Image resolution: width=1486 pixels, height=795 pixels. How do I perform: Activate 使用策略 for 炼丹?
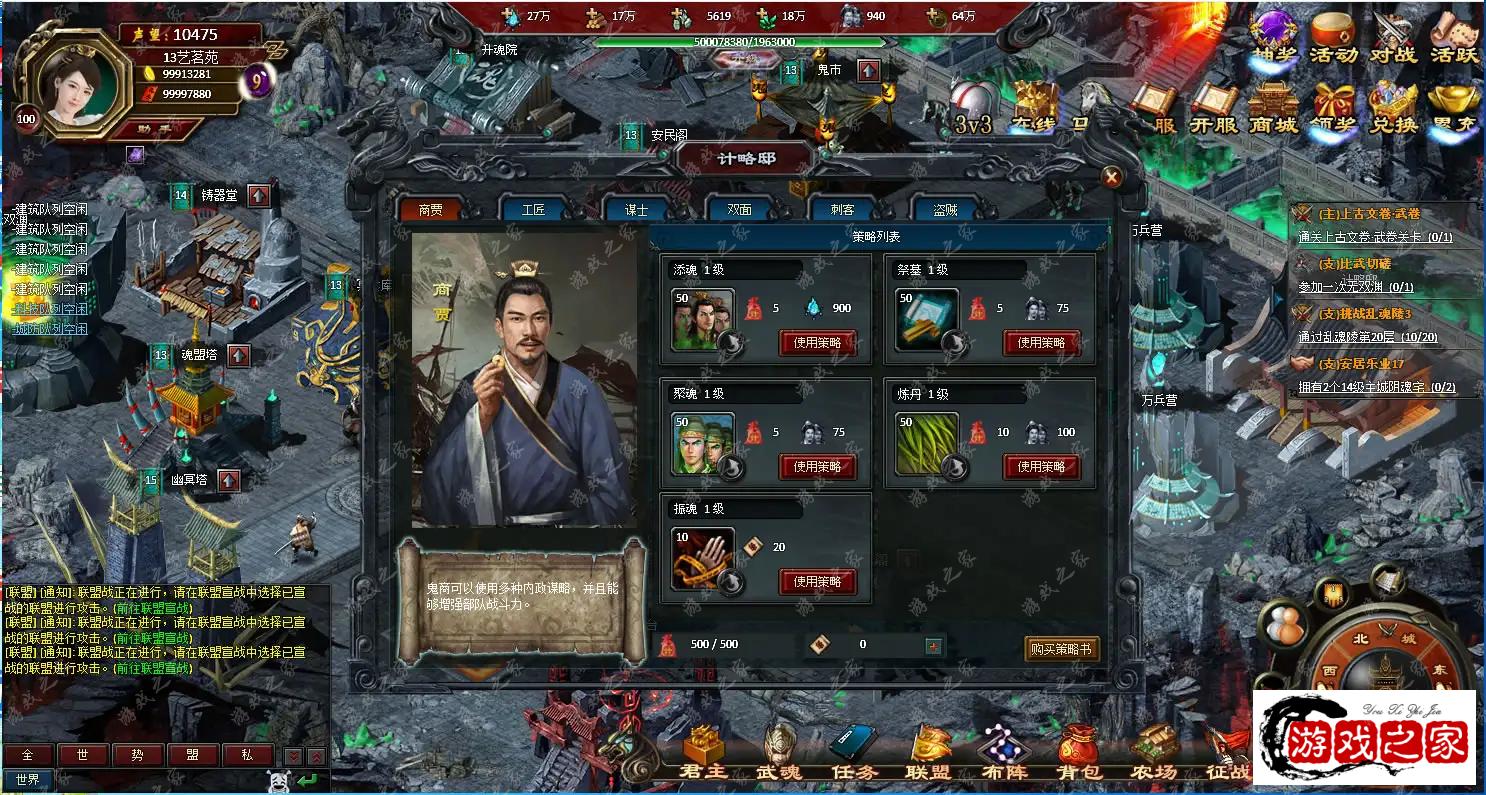click(1041, 467)
